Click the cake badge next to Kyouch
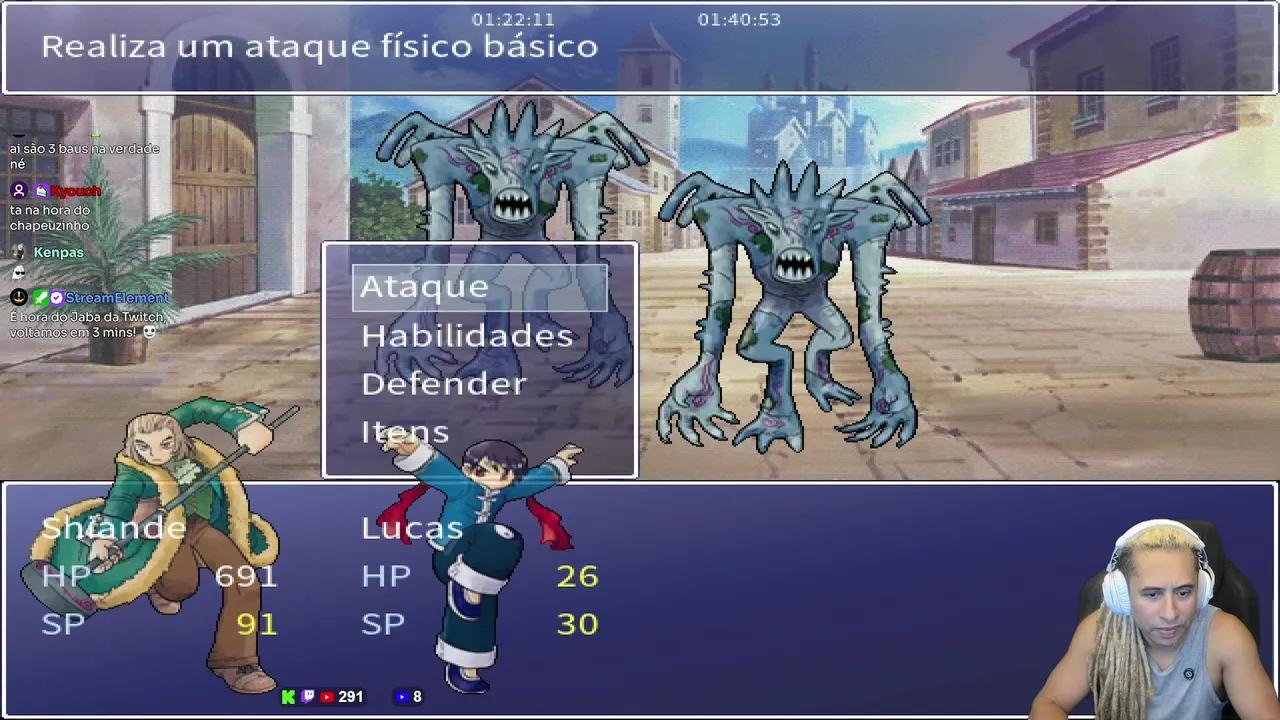The height and width of the screenshot is (720, 1280). (x=40, y=190)
